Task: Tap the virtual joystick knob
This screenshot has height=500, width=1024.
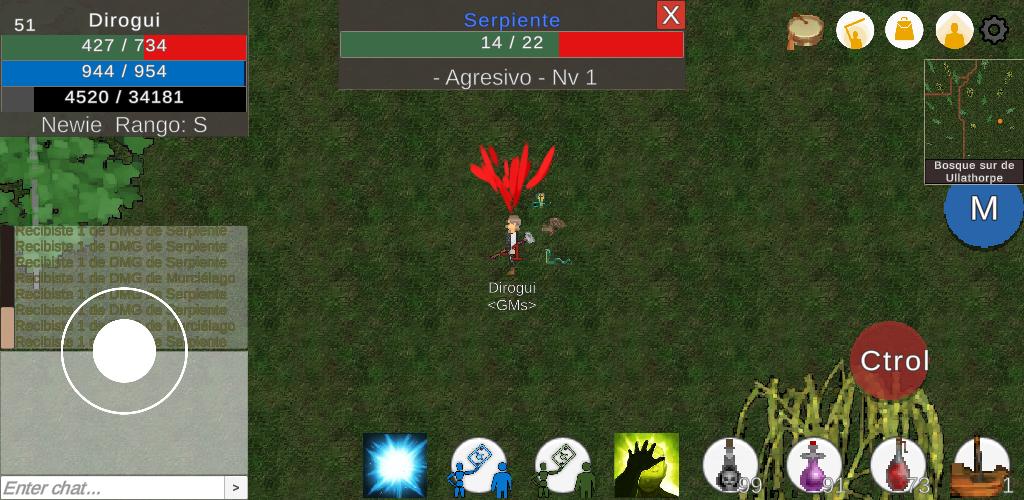Action: coord(125,351)
